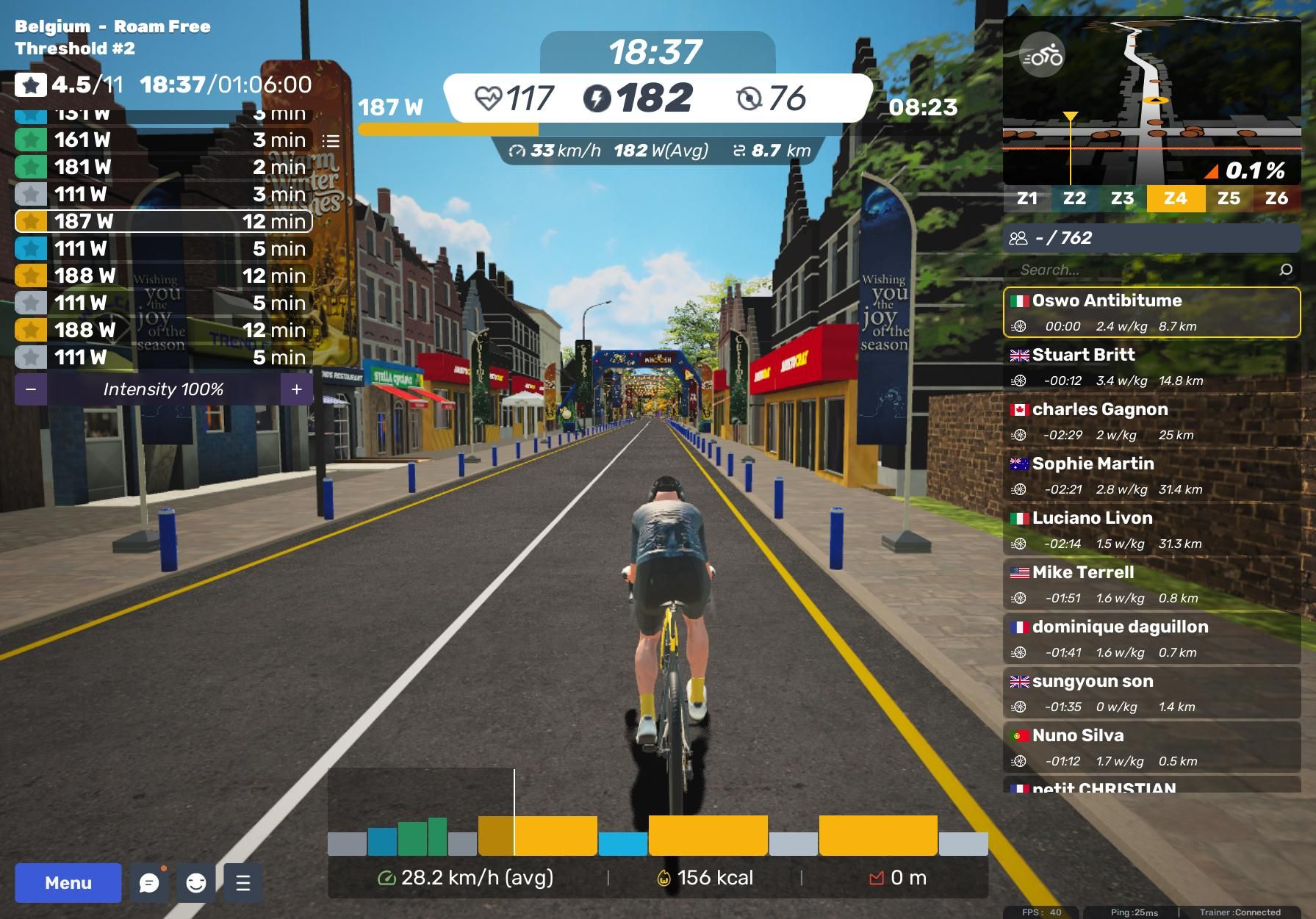Choose dominique daguillon in the rider list
The width and height of the screenshot is (1316, 919).
point(1151,638)
